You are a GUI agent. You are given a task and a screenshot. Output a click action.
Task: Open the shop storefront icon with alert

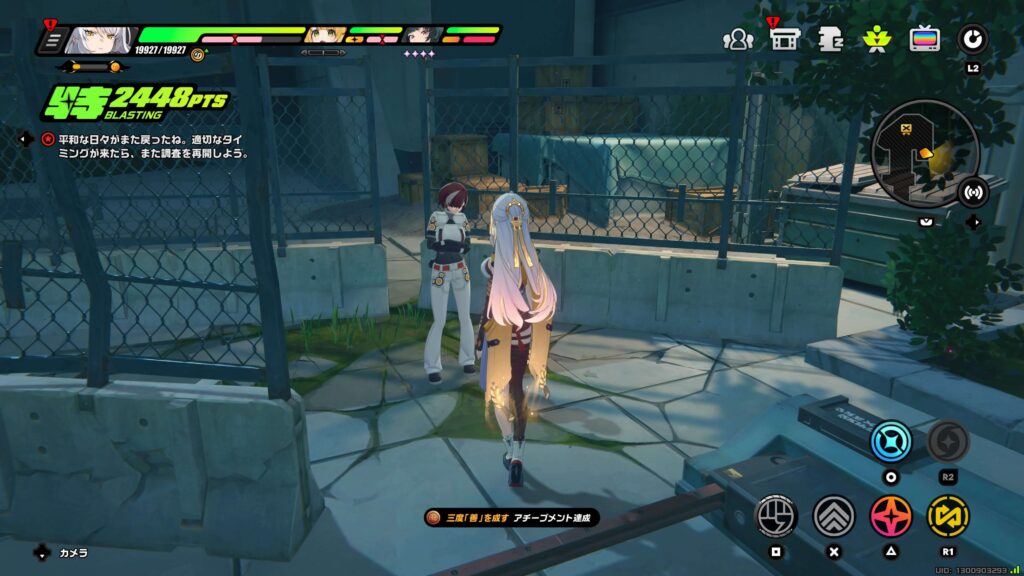click(x=784, y=40)
